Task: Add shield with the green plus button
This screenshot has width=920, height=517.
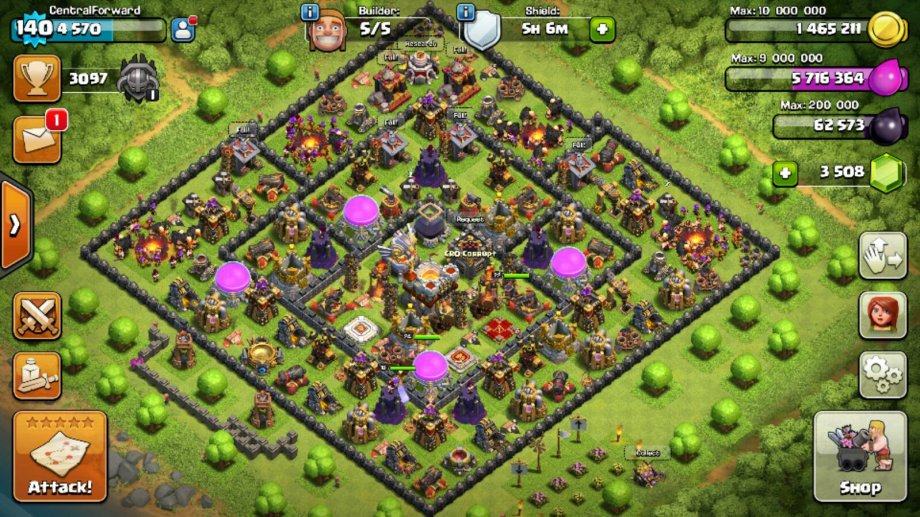Action: coord(602,29)
